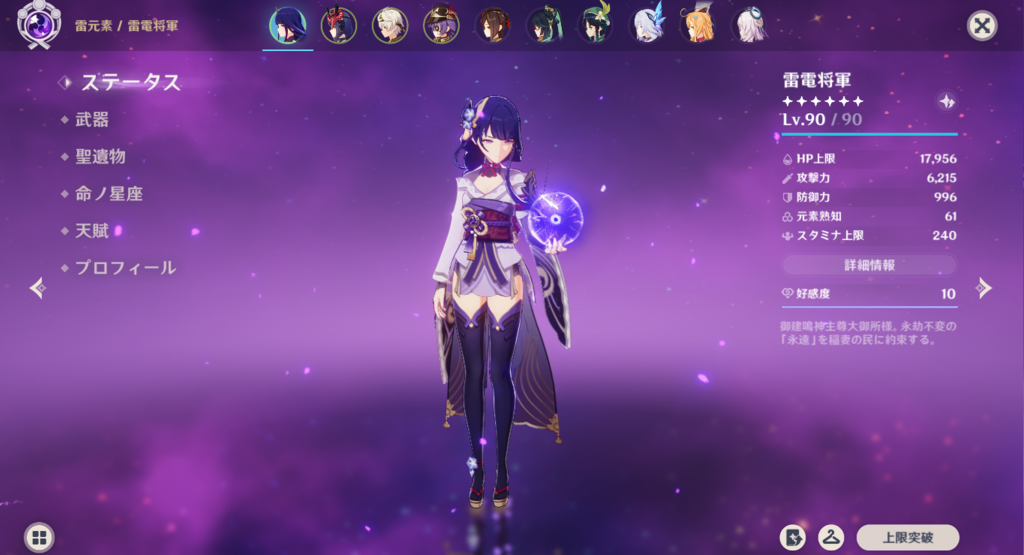This screenshot has height=555, width=1024.
Task: Click the star card icon beside the hanger
Action: 793,537
